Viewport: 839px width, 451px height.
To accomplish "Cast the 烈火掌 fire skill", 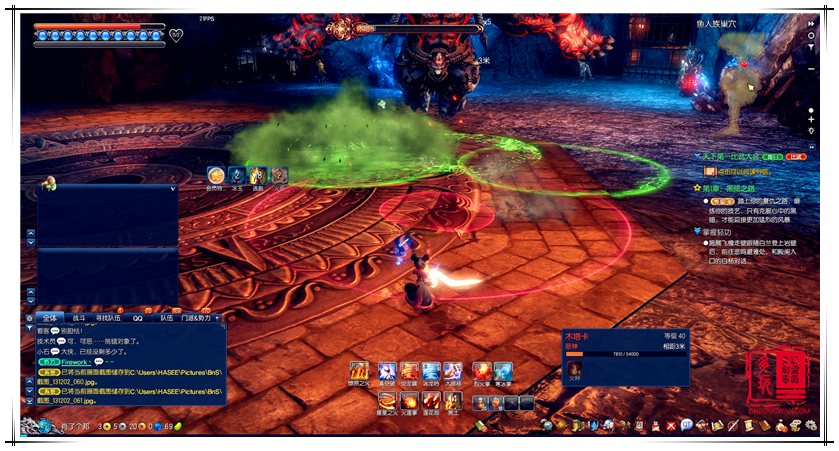I will coord(480,372).
